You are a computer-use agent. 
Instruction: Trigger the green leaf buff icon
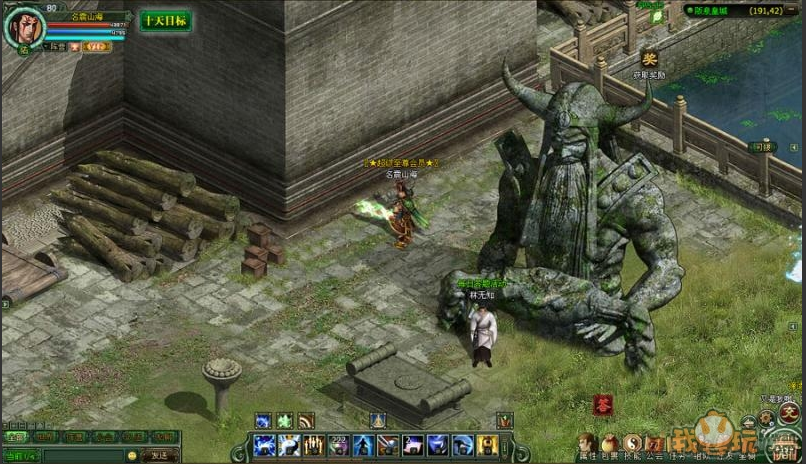[285, 421]
